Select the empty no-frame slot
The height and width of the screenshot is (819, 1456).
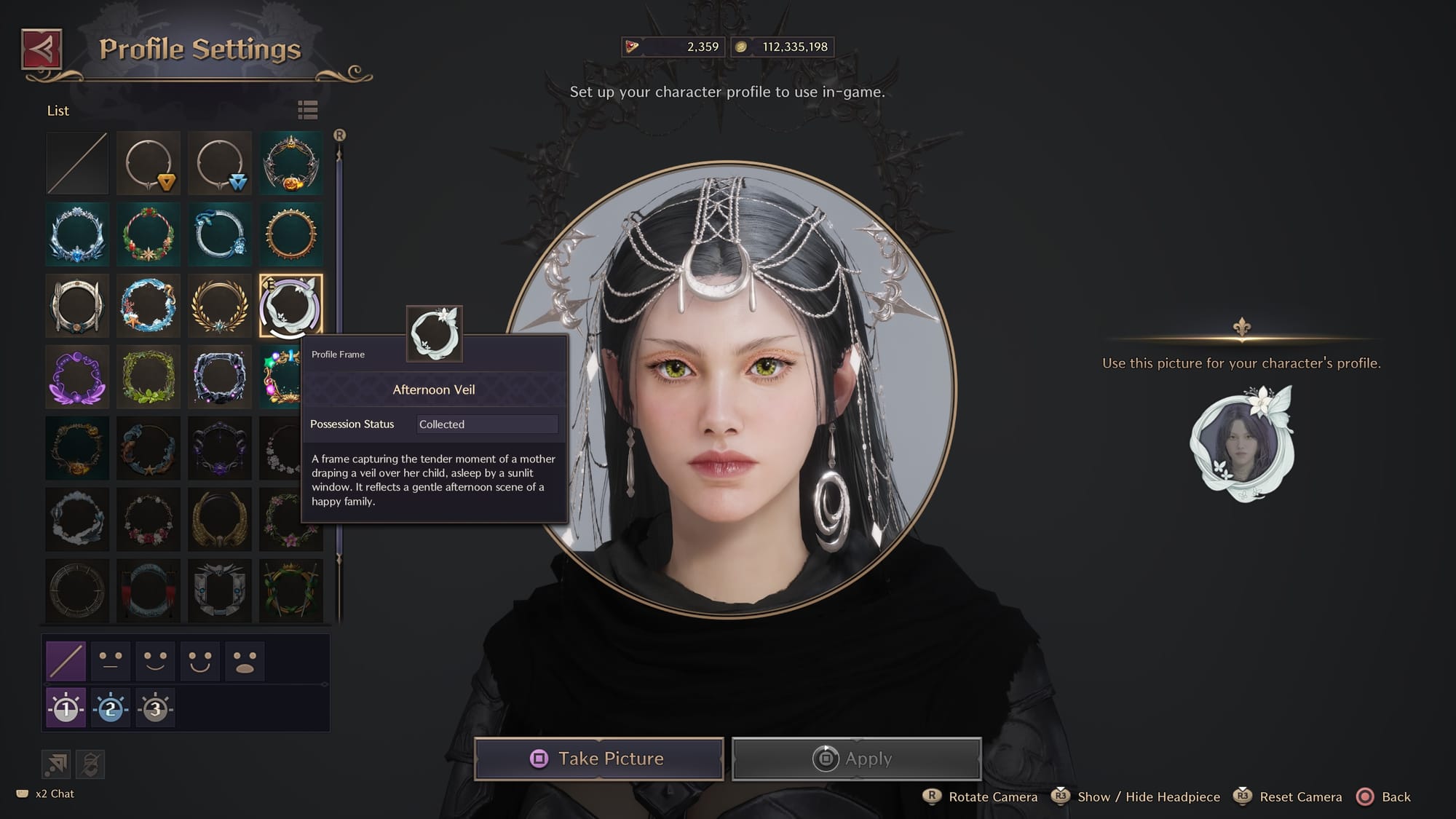pyautogui.click(x=77, y=163)
